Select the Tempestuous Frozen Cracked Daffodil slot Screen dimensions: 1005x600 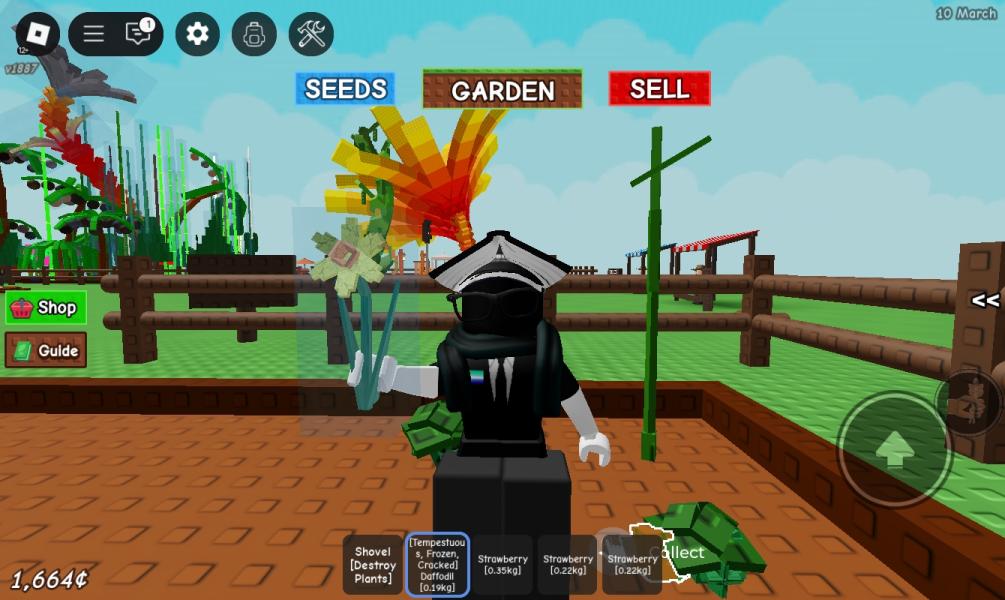[x=437, y=565]
